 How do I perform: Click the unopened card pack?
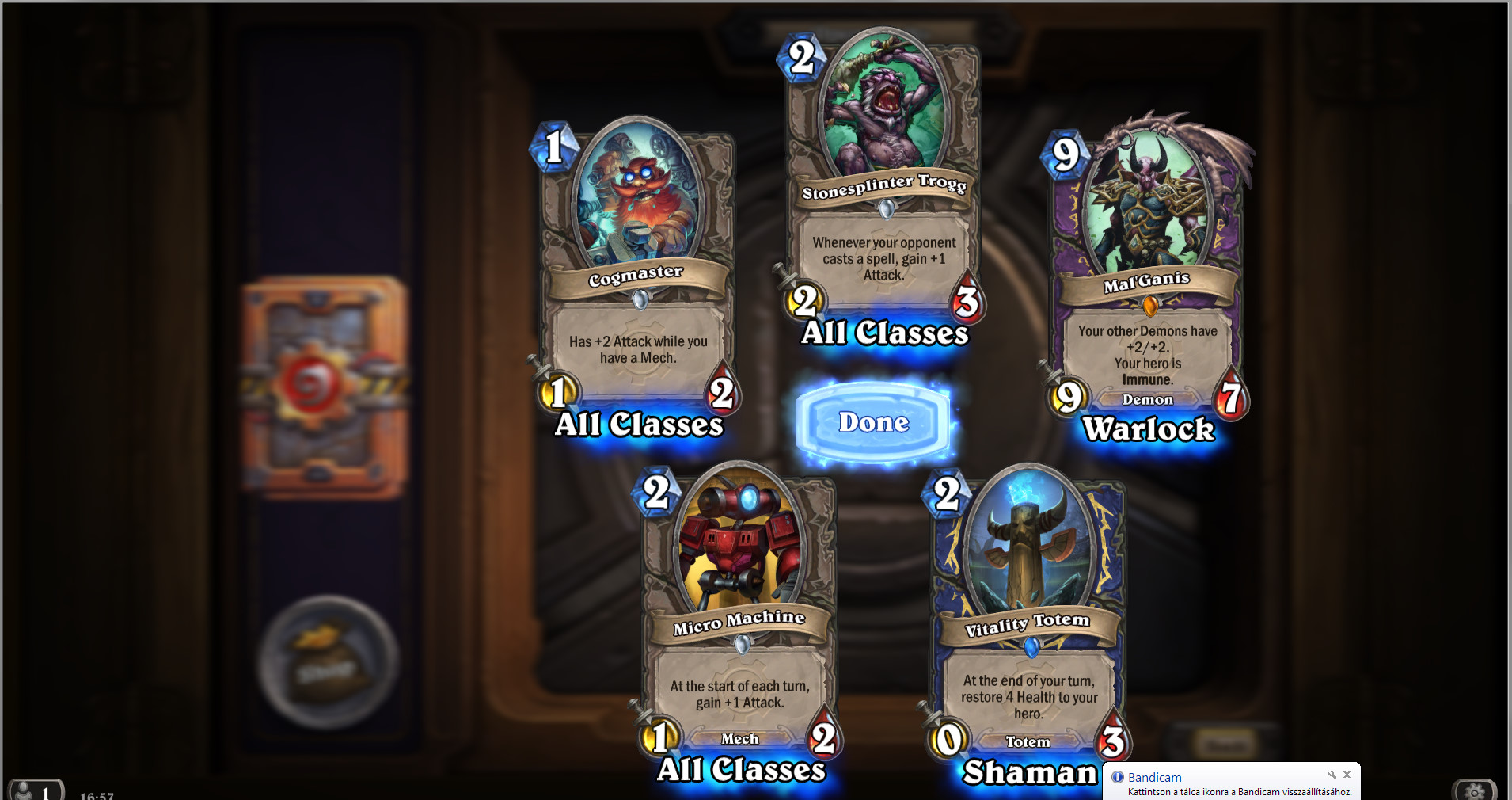(x=325, y=387)
